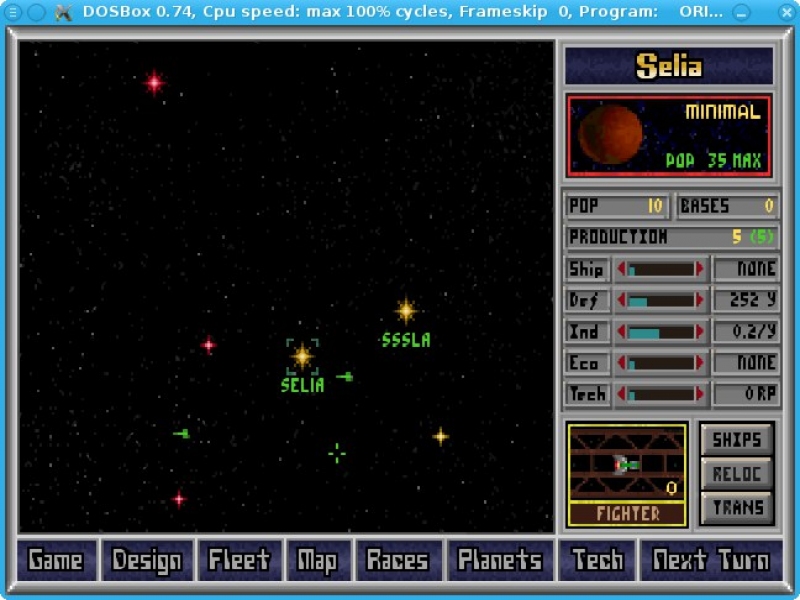Select the Sssla star system
The width and height of the screenshot is (800, 600).
406,311
